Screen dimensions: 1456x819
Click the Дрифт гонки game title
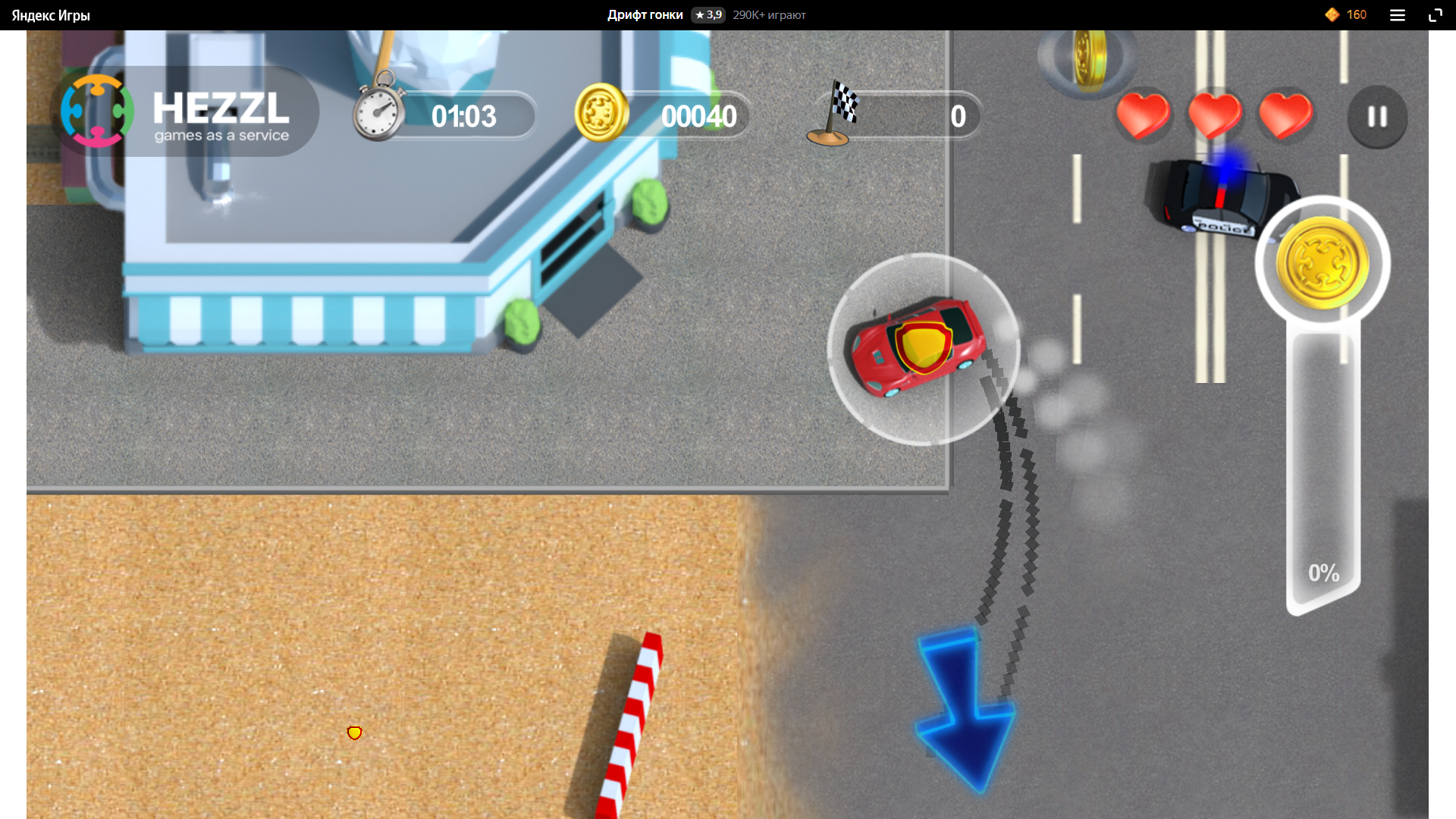(645, 14)
